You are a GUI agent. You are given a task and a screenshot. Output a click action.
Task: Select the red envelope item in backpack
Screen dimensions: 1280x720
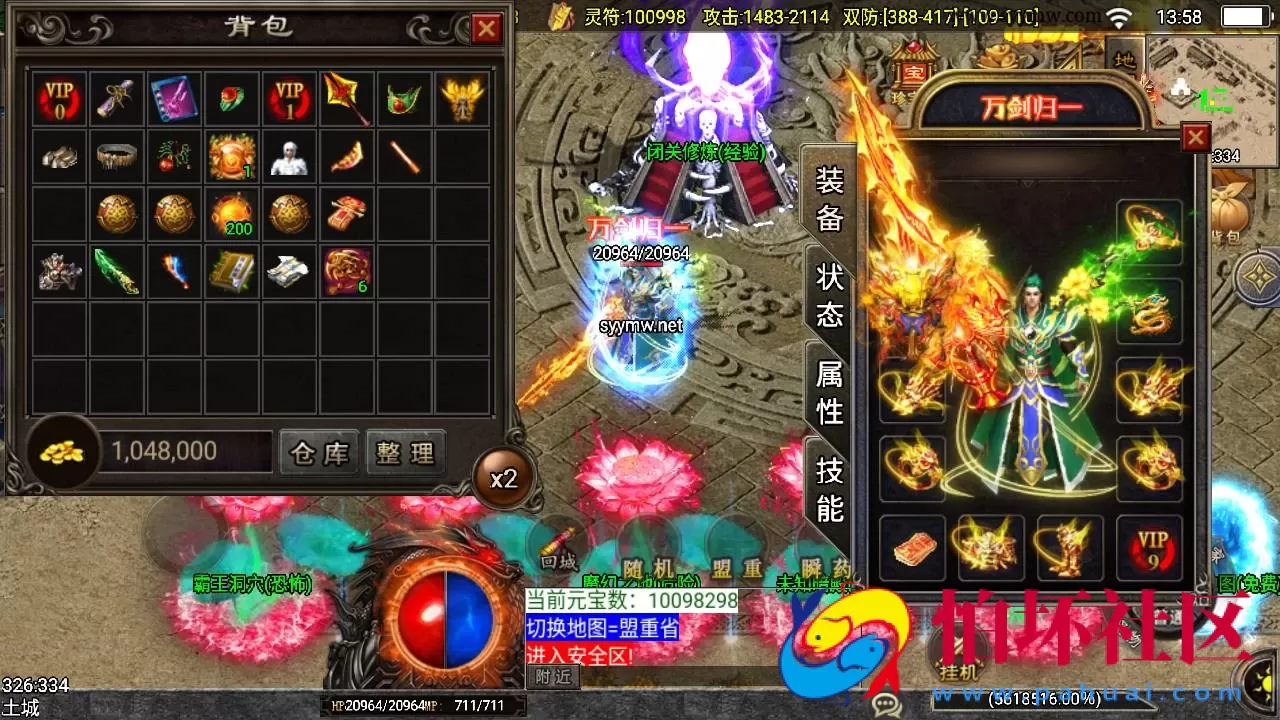[347, 214]
